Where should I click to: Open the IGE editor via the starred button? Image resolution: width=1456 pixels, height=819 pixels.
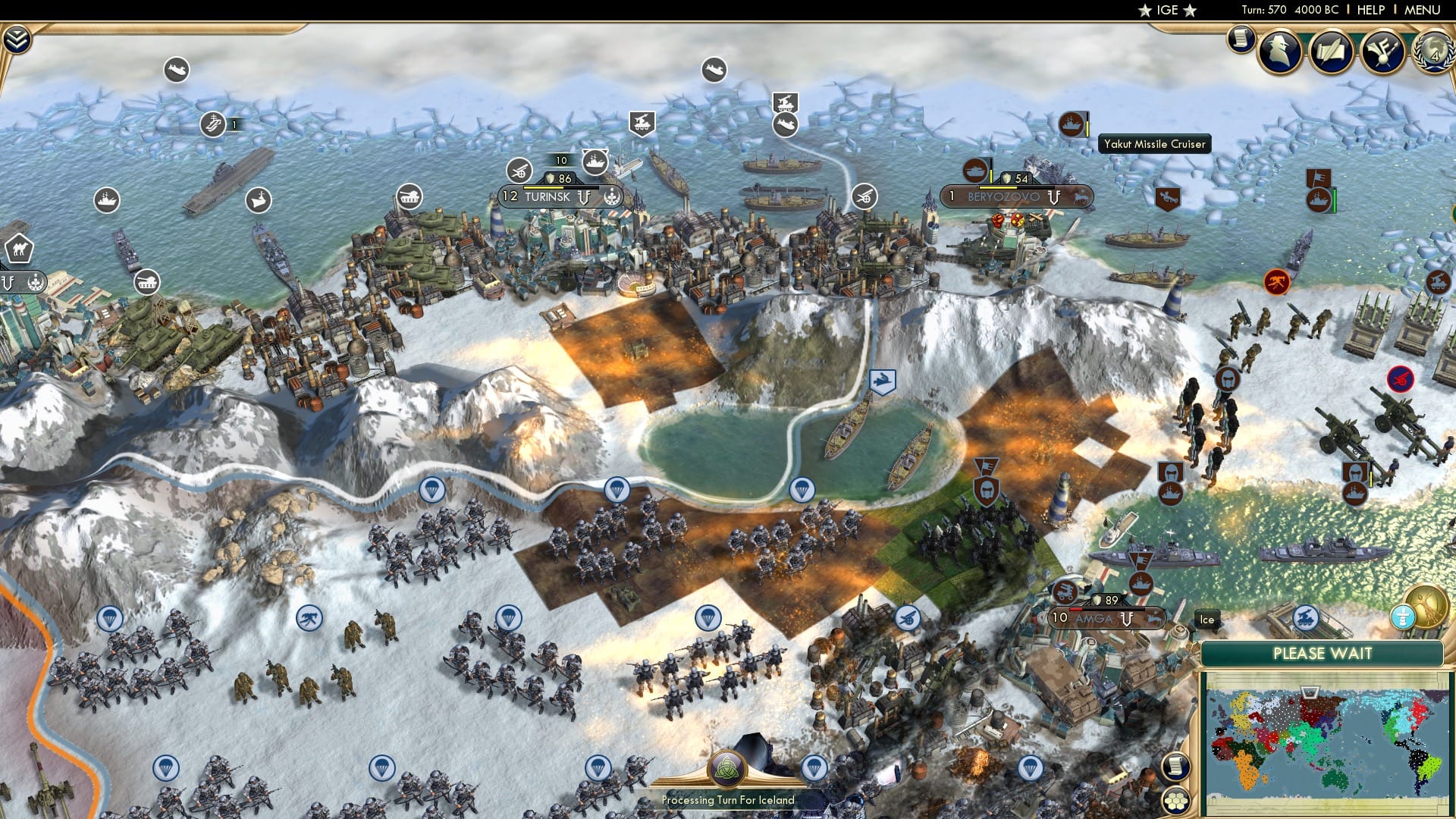pyautogui.click(x=1167, y=10)
